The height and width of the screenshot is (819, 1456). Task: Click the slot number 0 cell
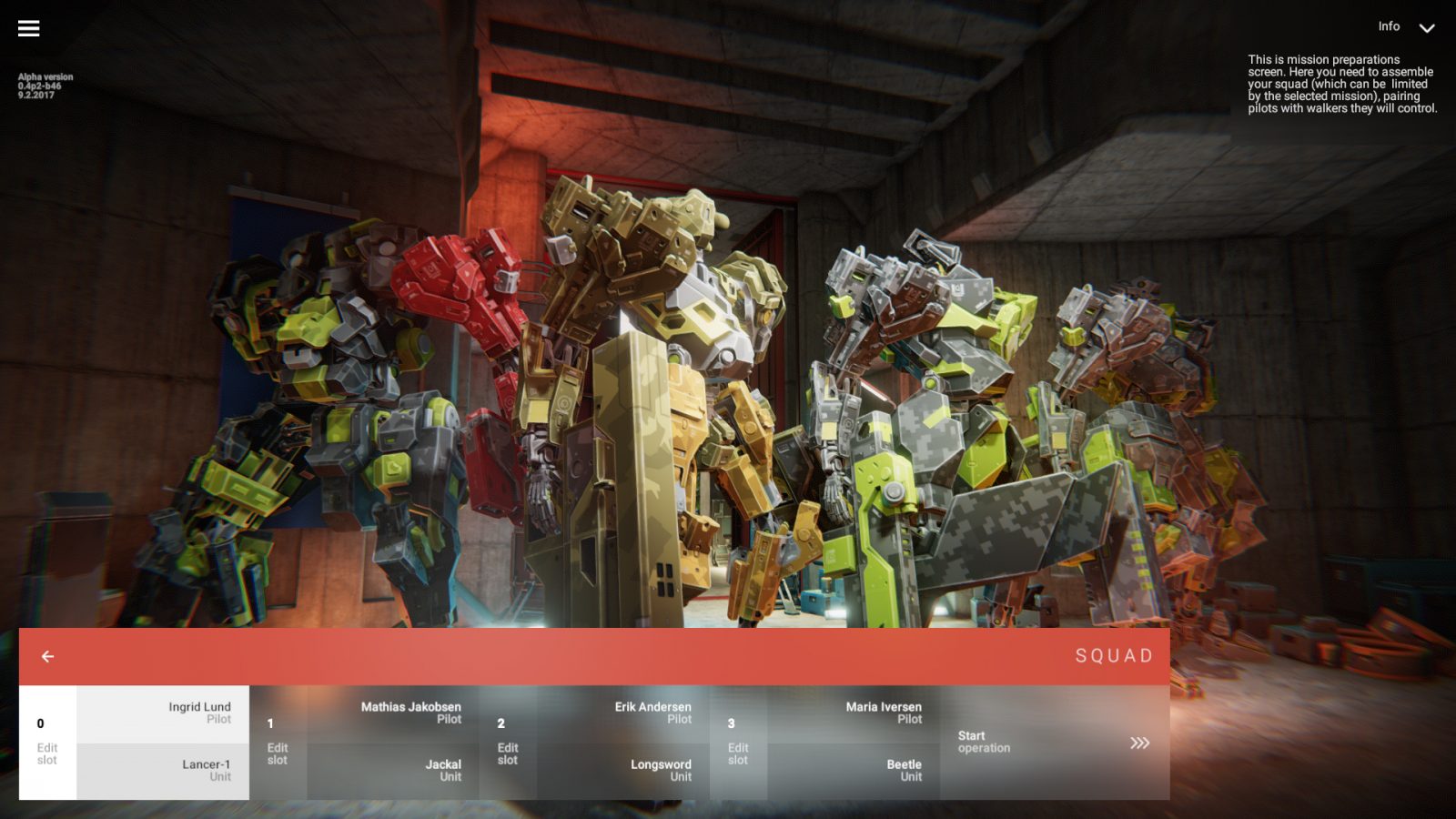(38, 723)
